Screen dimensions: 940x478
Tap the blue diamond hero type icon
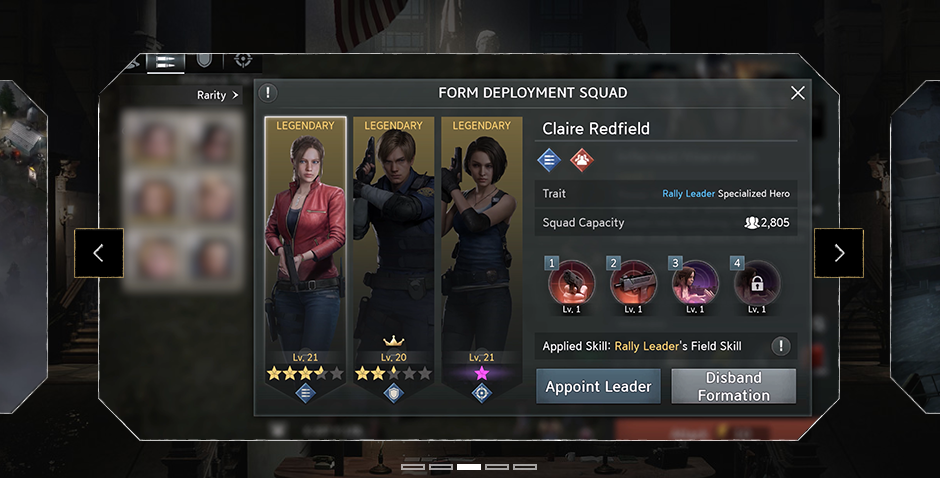click(549, 158)
